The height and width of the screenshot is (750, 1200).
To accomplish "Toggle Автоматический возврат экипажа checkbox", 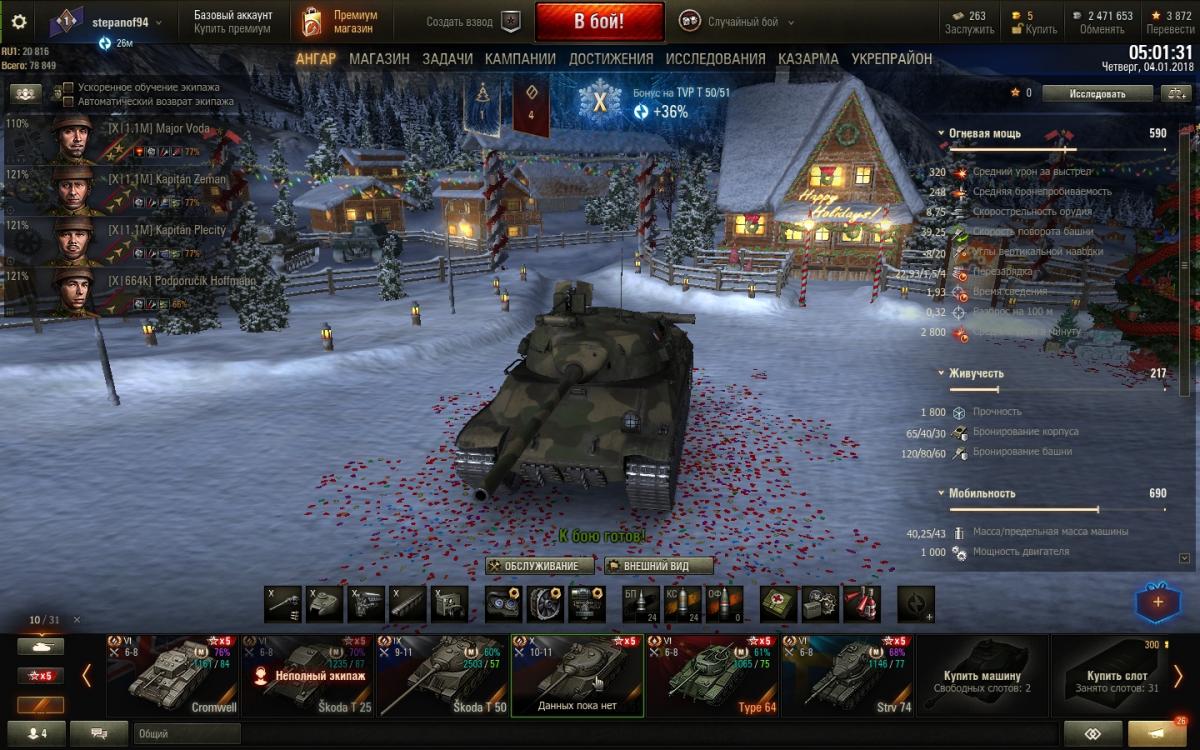I will point(68,101).
